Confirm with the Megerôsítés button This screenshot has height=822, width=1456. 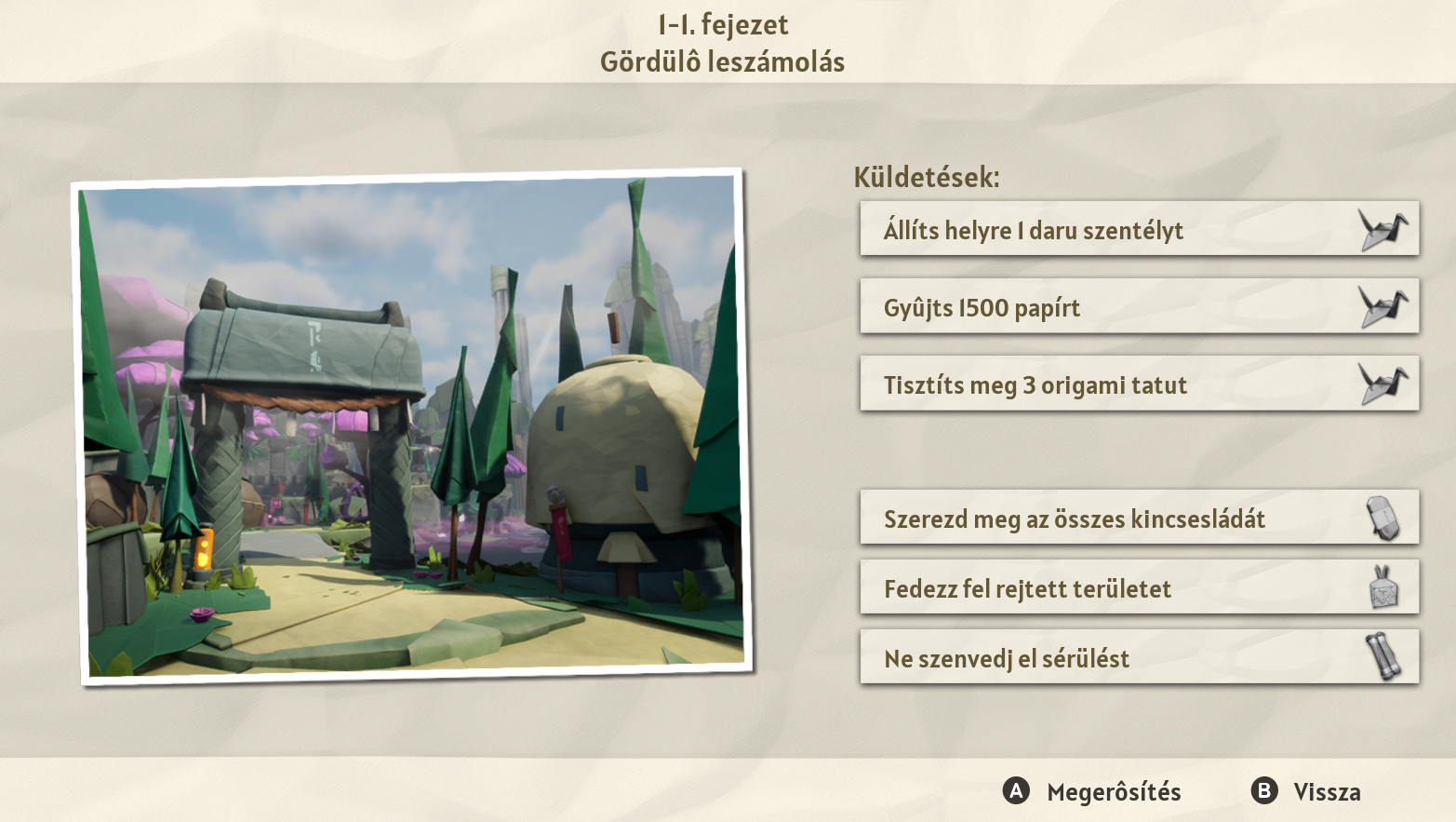click(x=1093, y=791)
